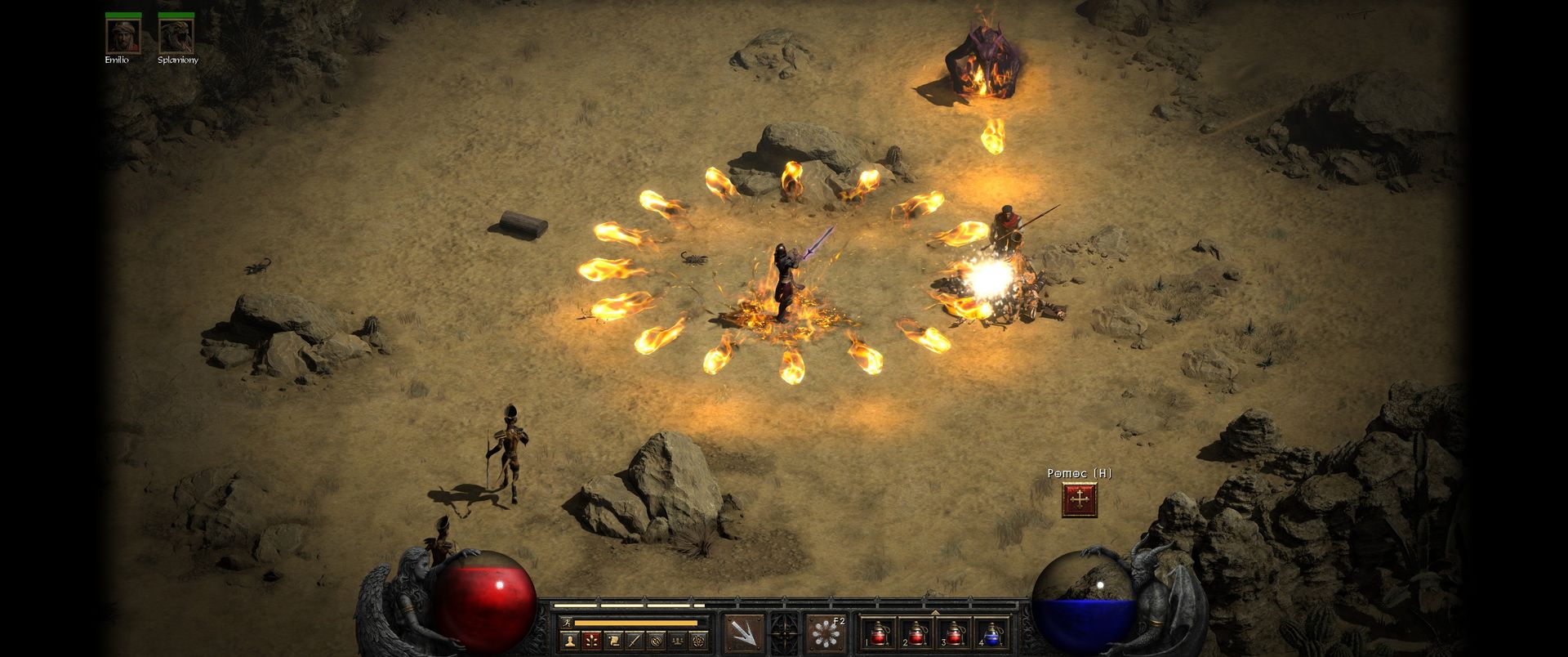Open the character sheet menu button
Image resolution: width=1568 pixels, height=657 pixels.
(x=570, y=640)
